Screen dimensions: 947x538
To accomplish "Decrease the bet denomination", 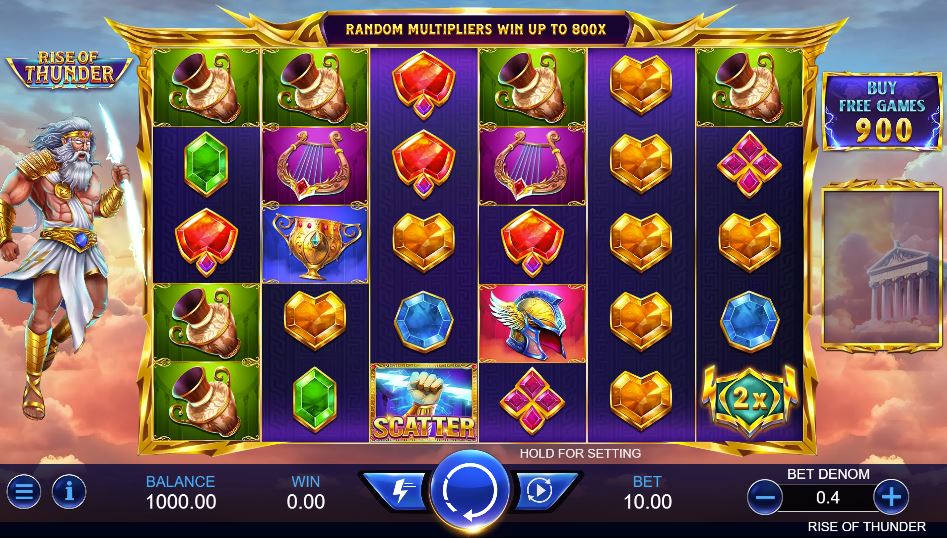I will (x=766, y=495).
